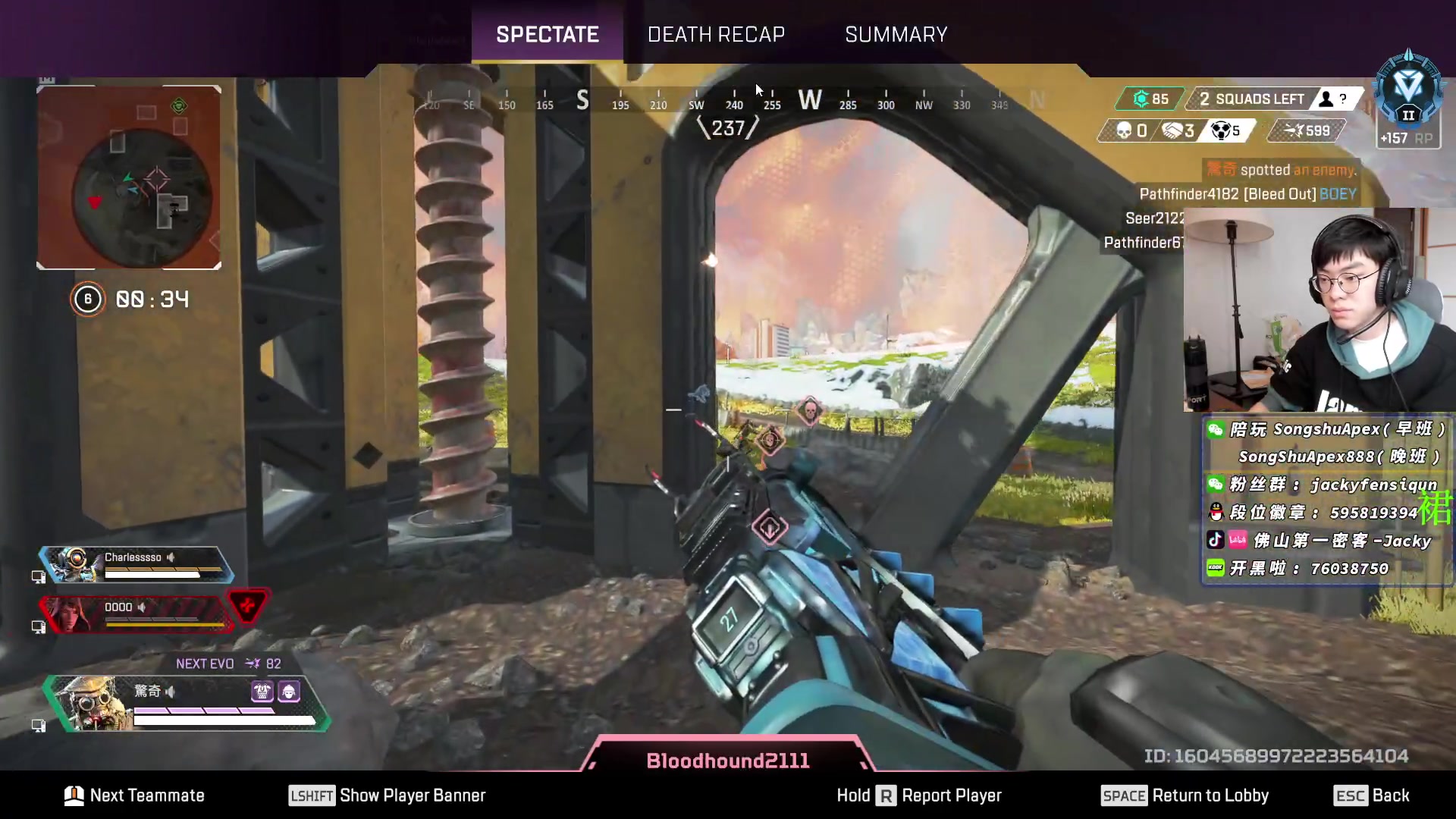Click the ranked badge emblem

click(x=1408, y=89)
